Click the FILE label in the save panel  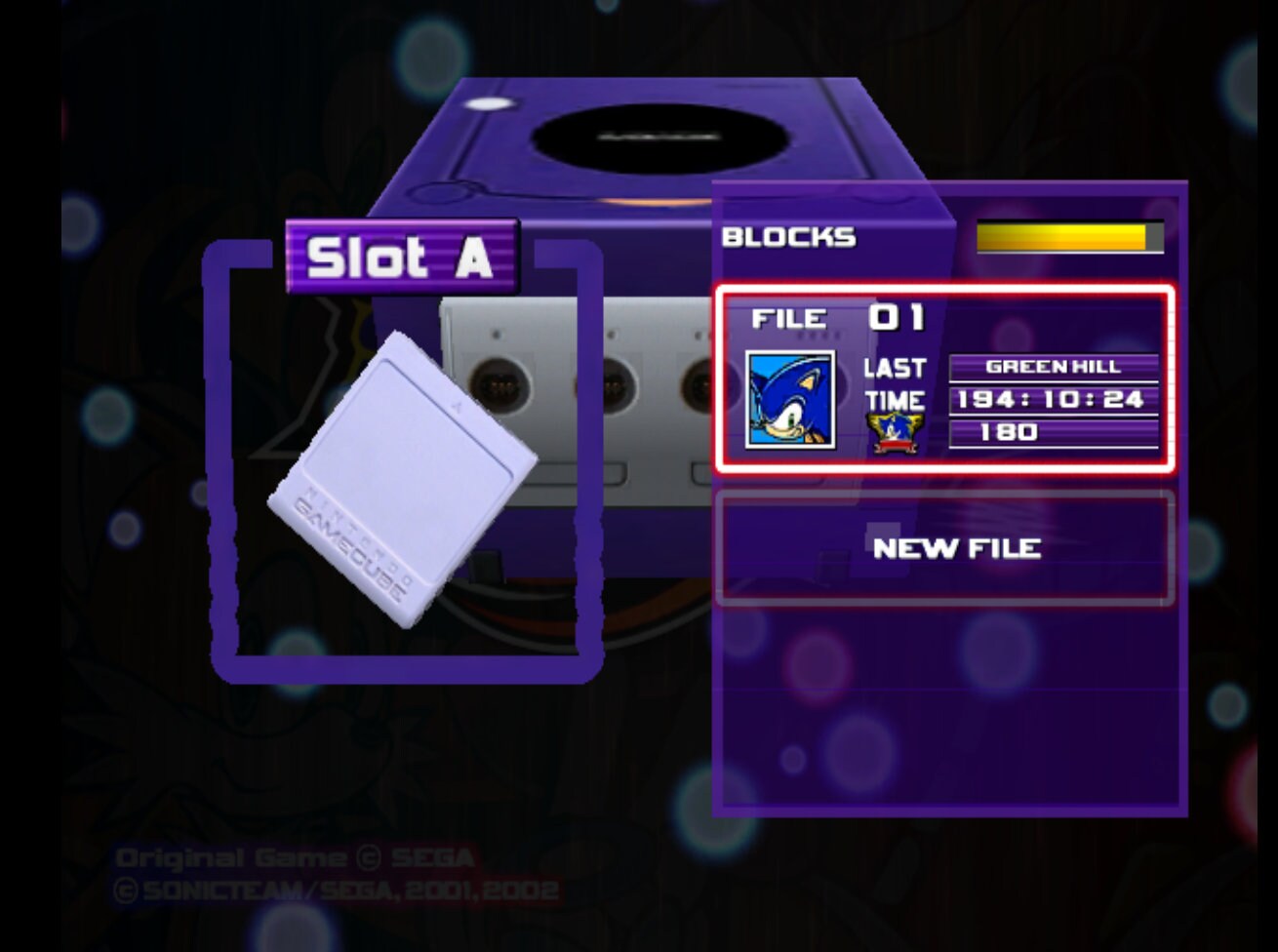790,317
